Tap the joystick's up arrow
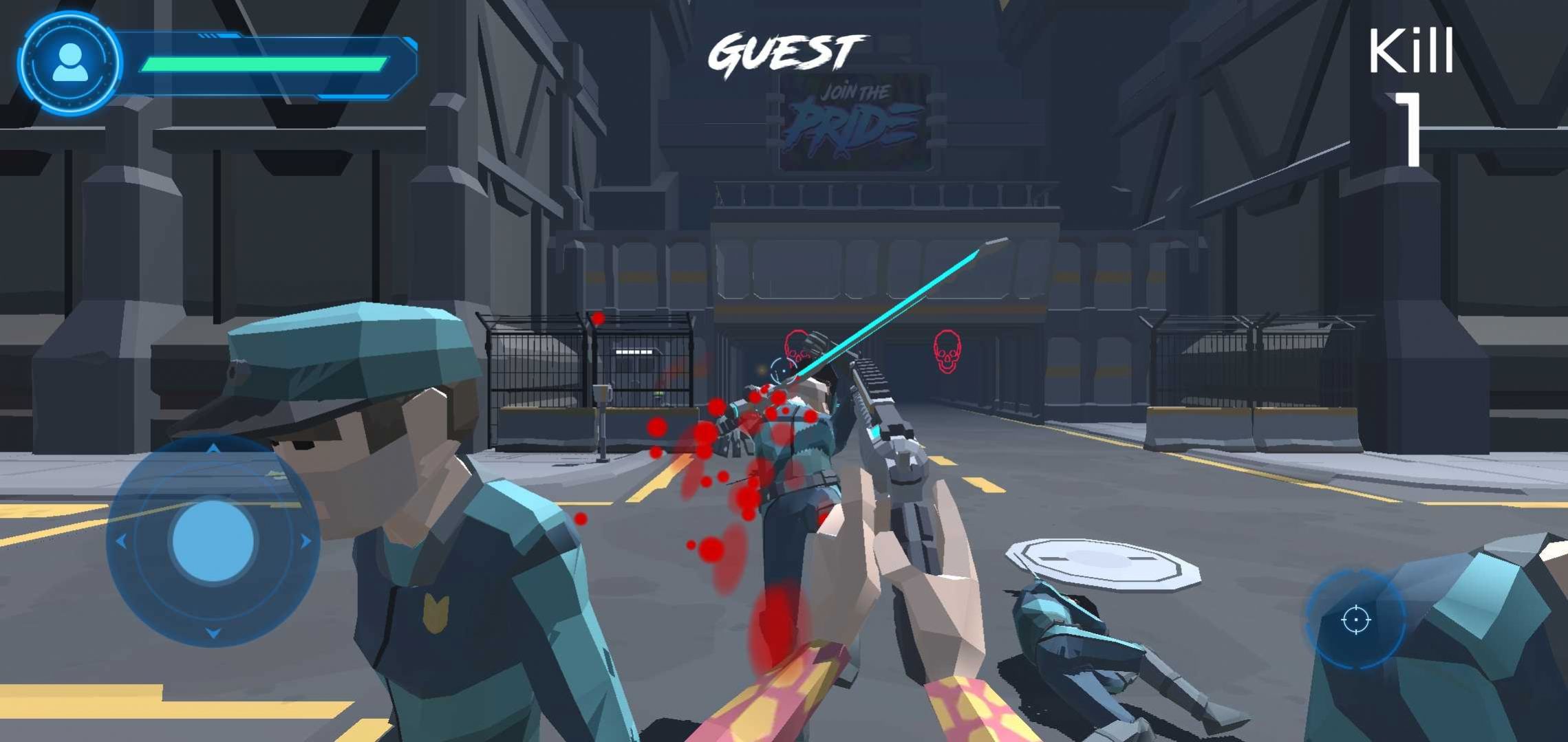Viewport: 1568px width, 742px height. pyautogui.click(x=213, y=448)
